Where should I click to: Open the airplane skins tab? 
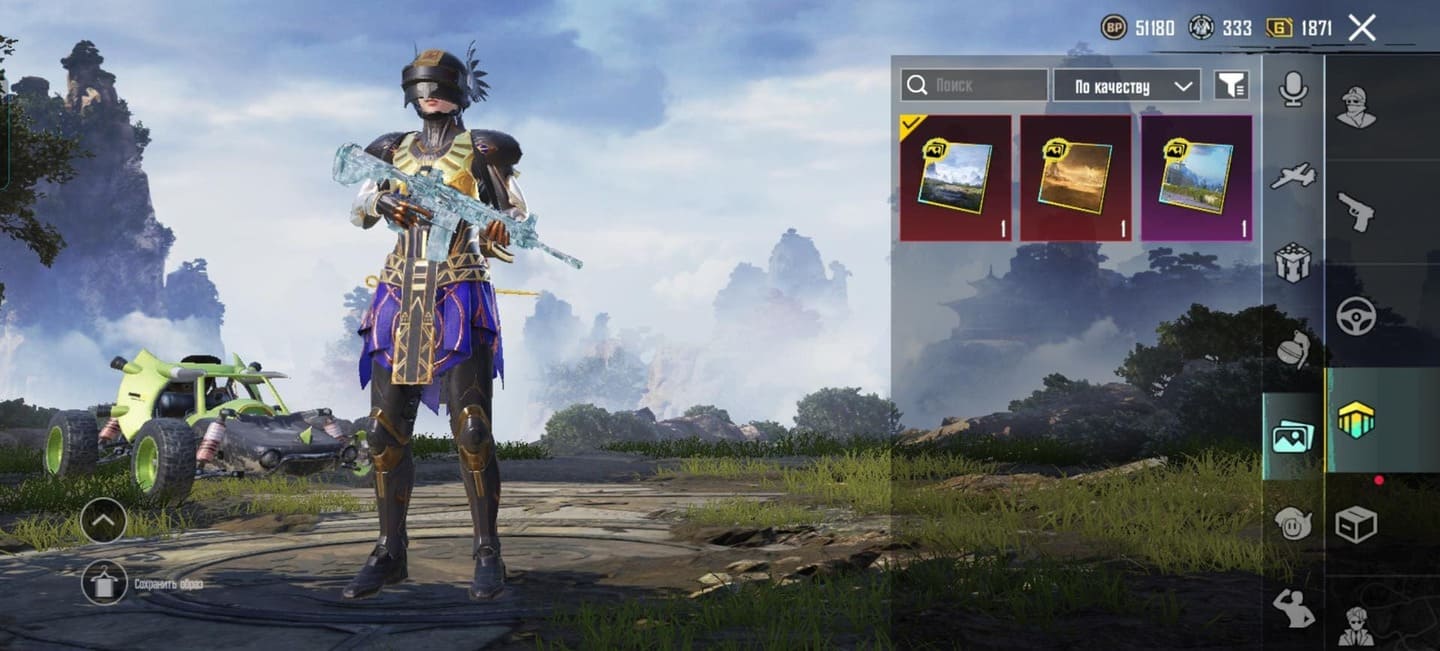tap(1293, 177)
